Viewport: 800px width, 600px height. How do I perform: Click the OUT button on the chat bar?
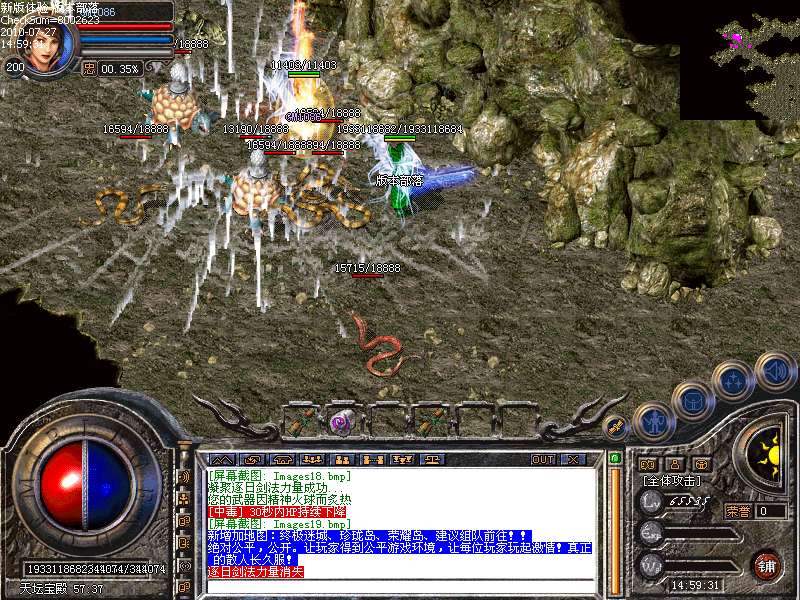pyautogui.click(x=543, y=460)
